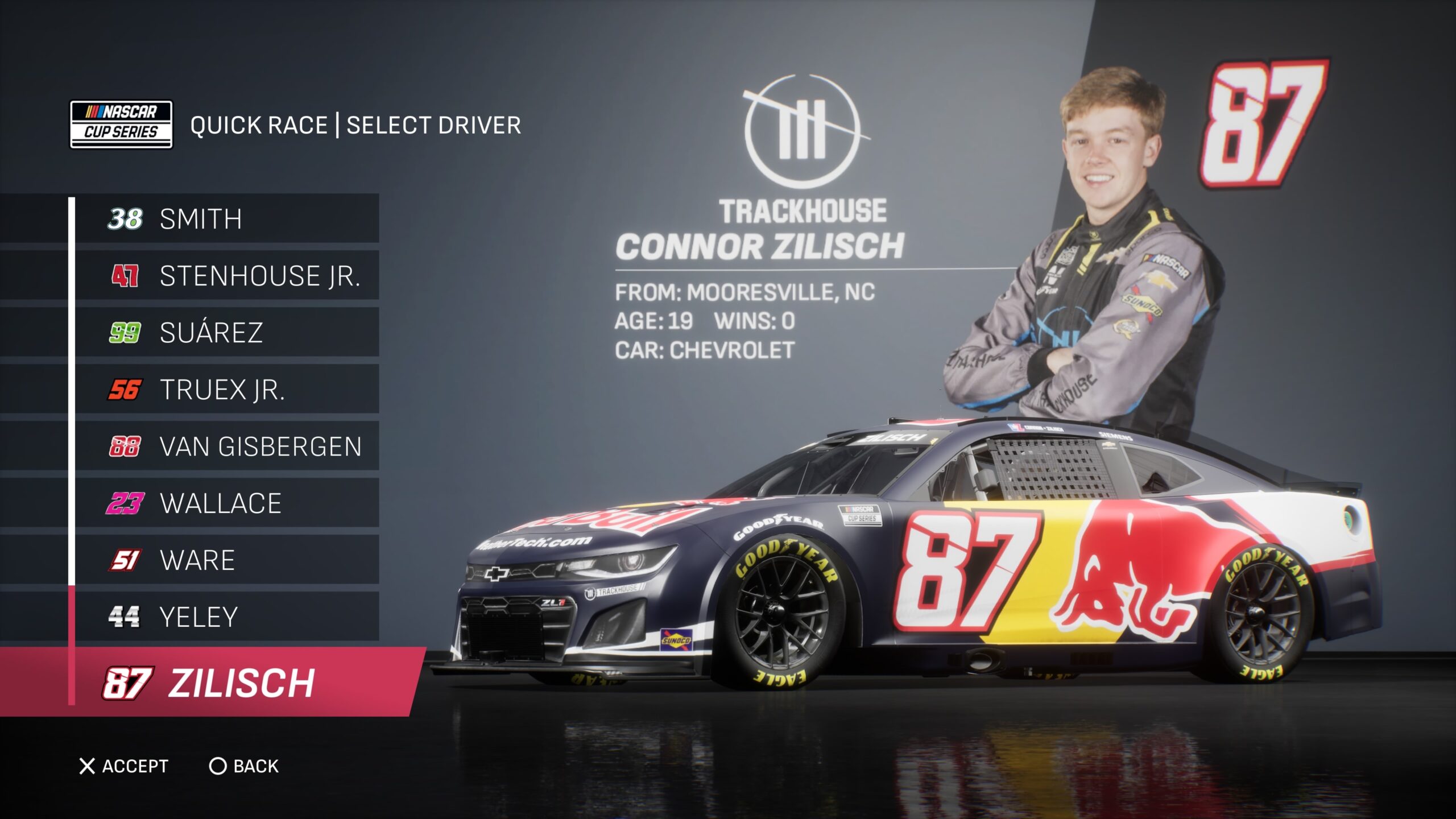Choose Van Gisbergen, number 88

pyautogui.click(x=227, y=446)
